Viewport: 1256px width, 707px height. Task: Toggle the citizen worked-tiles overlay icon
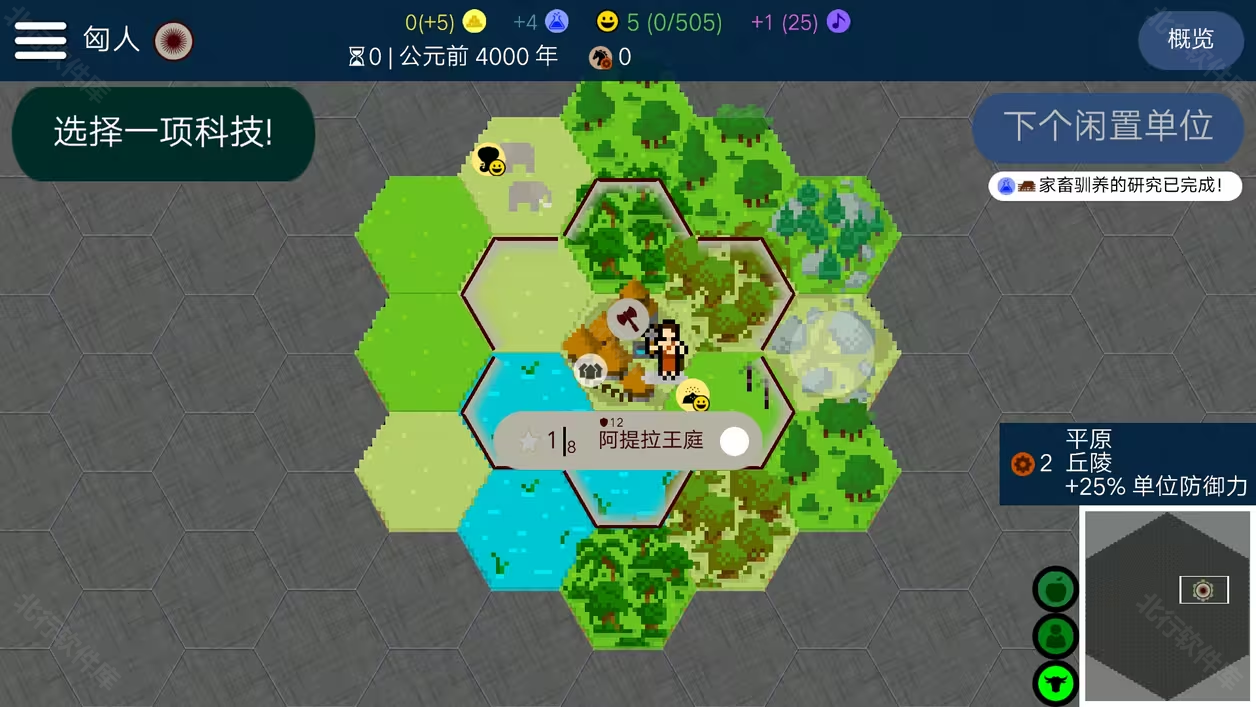pos(1054,637)
